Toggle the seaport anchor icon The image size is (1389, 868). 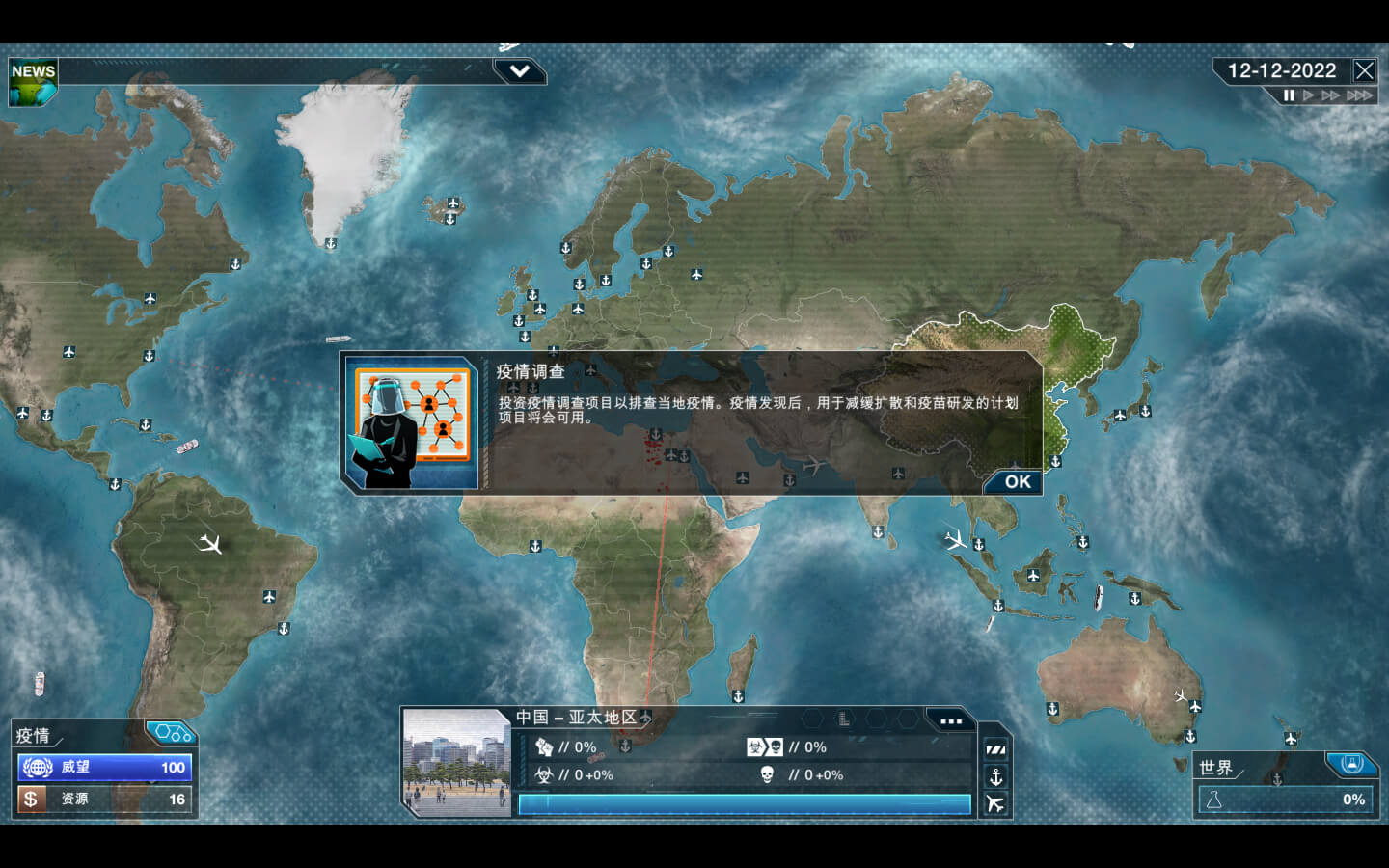click(995, 776)
